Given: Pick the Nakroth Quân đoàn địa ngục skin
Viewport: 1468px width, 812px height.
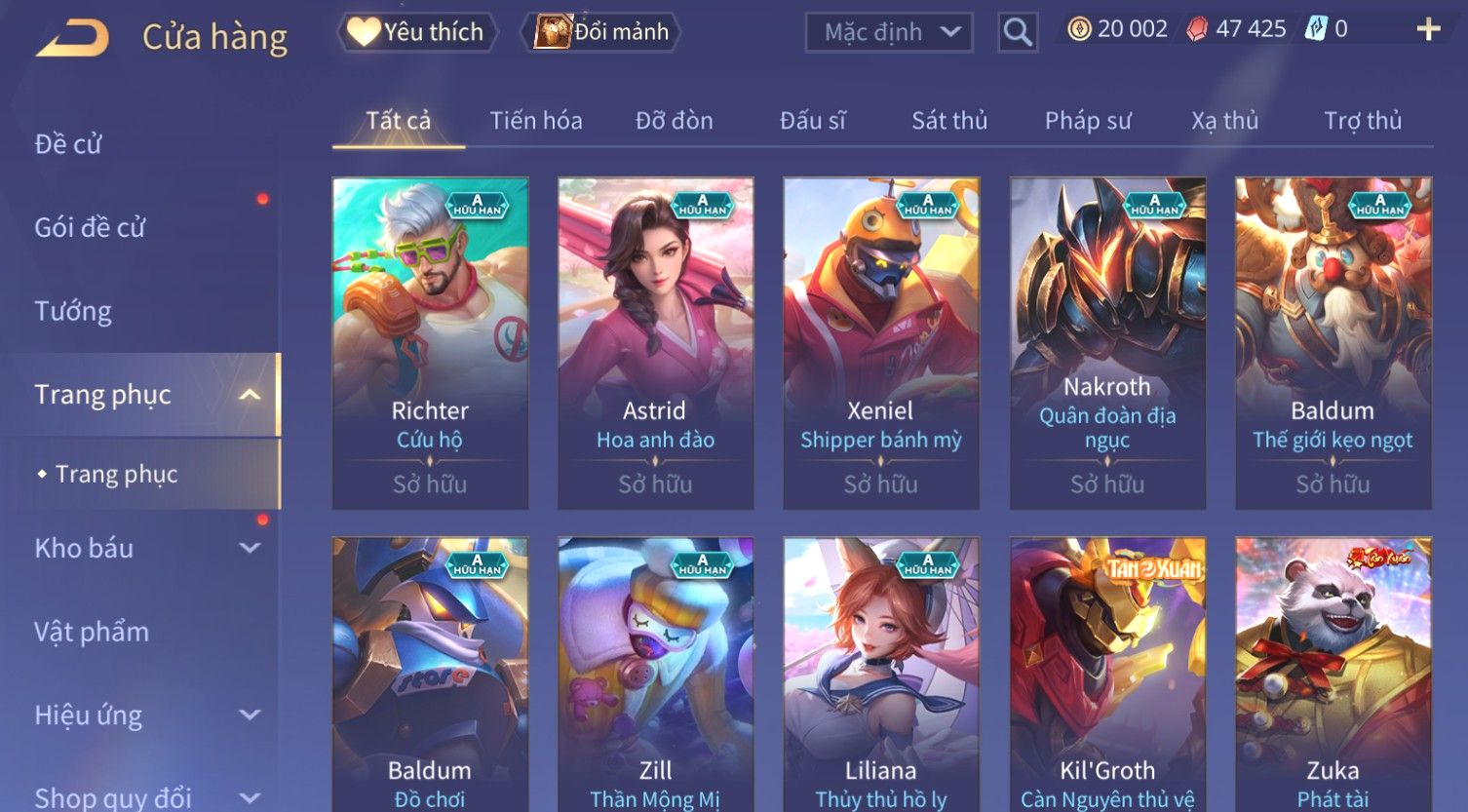Looking at the screenshot, I should 1107,343.
